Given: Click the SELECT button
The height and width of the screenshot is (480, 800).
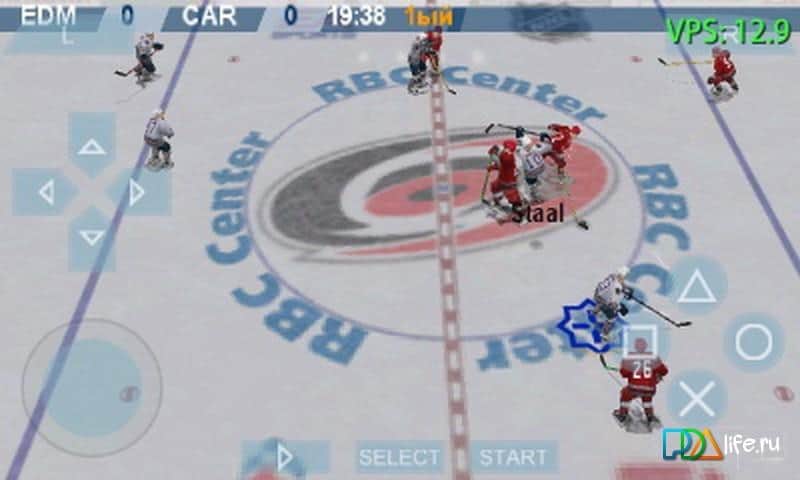Looking at the screenshot, I should 400,458.
